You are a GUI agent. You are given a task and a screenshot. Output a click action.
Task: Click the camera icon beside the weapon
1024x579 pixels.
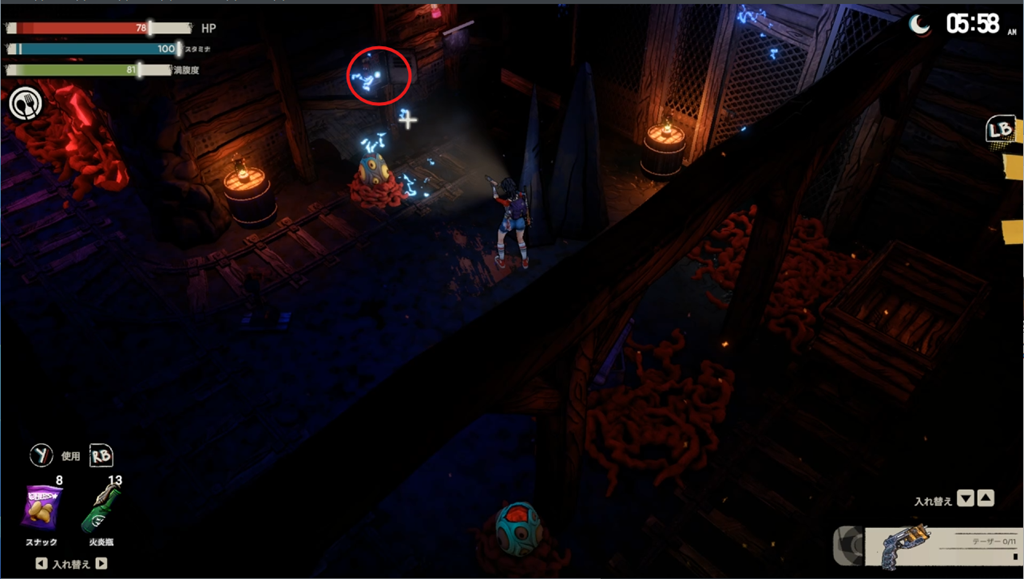(847, 546)
